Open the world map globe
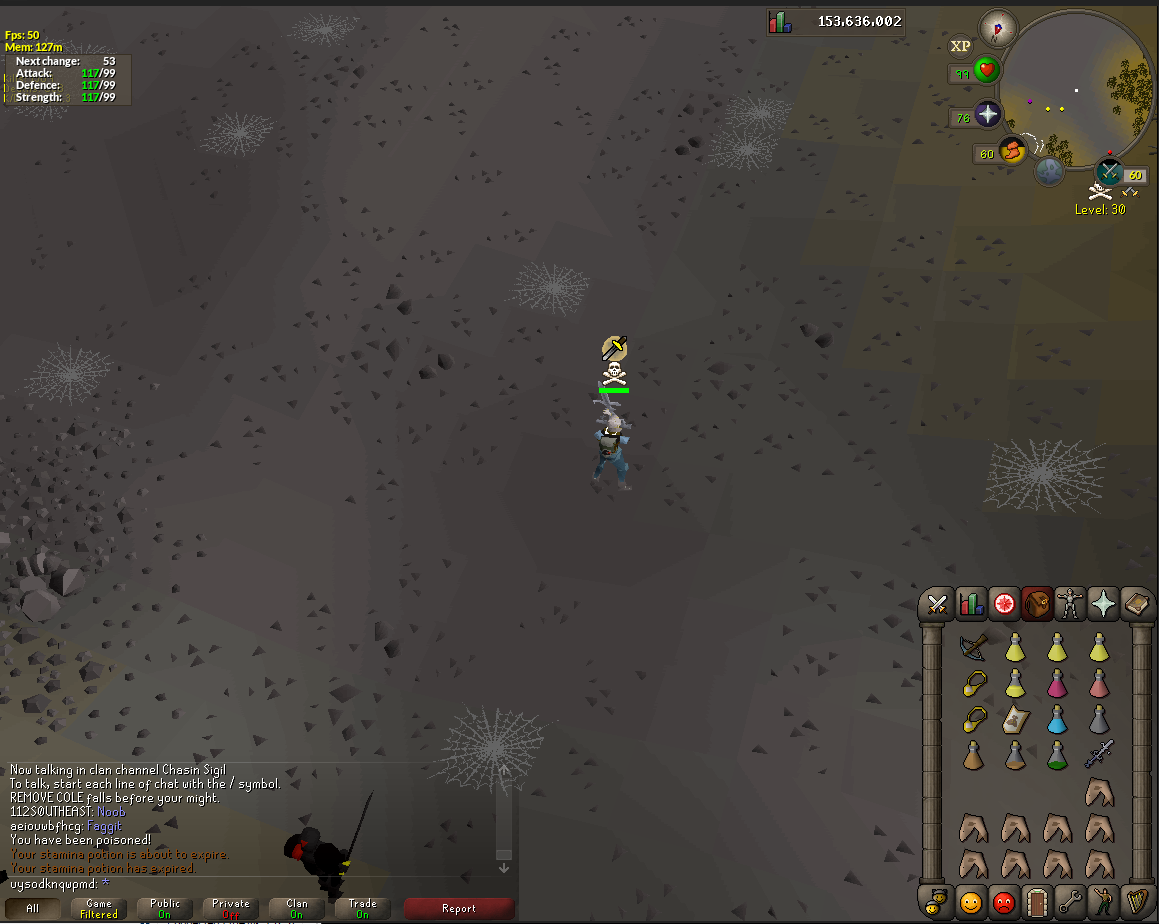 tap(1048, 171)
